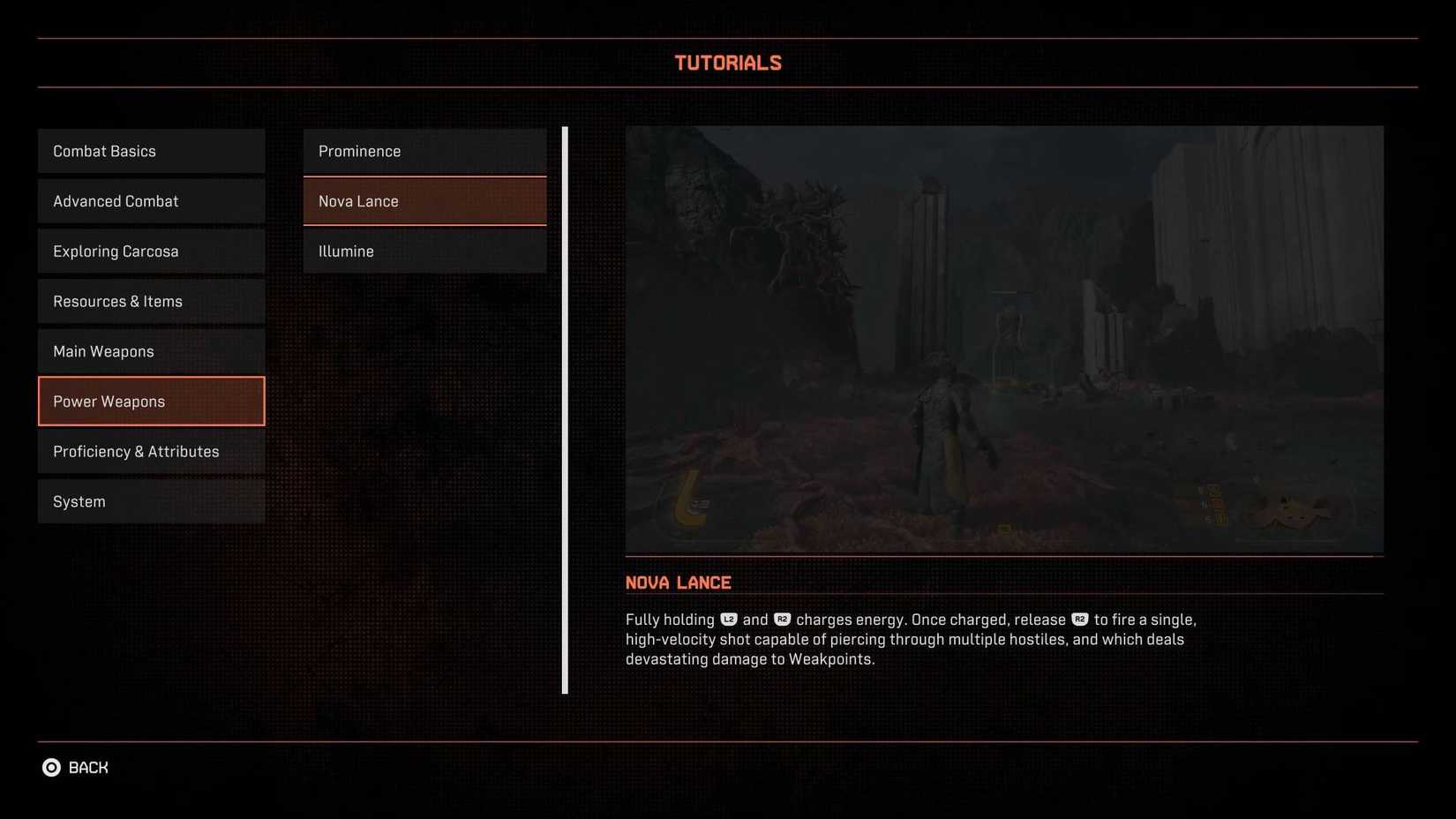Click the R2 glyph after release
The width and height of the screenshot is (1456, 819).
[1080, 620]
